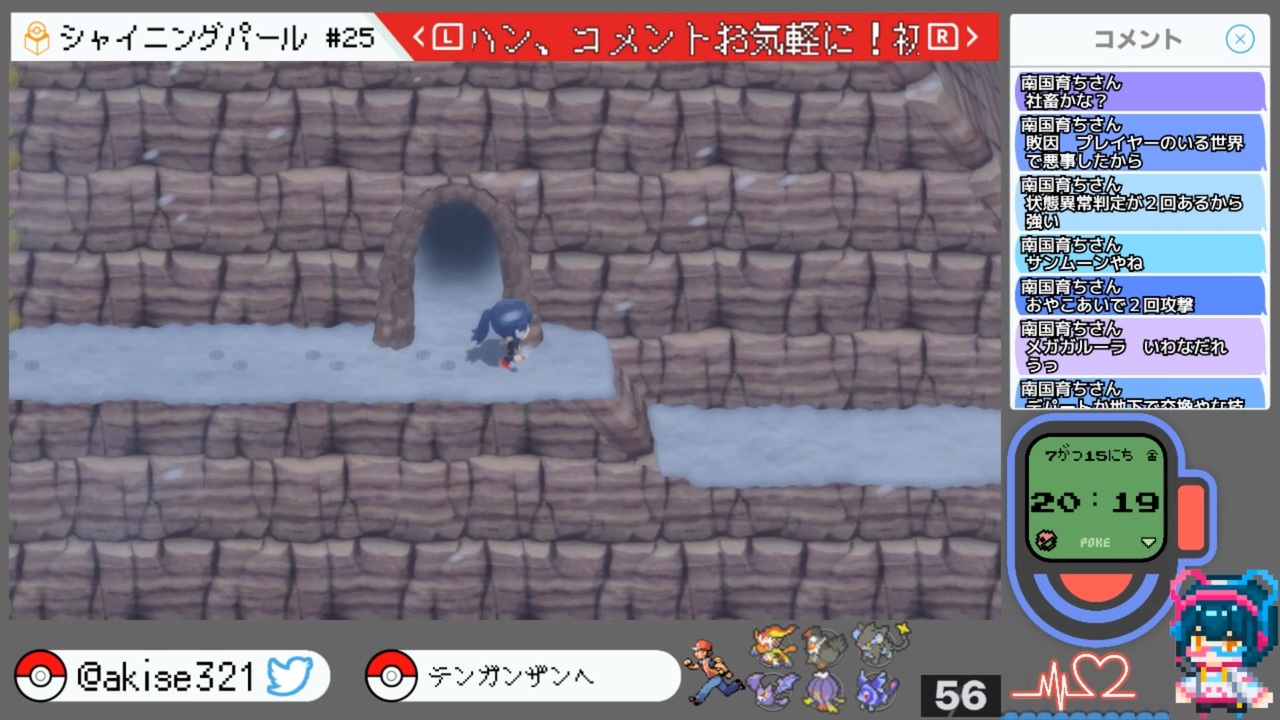
Task: Click the left chevron on the red ticker
Action: (418, 36)
